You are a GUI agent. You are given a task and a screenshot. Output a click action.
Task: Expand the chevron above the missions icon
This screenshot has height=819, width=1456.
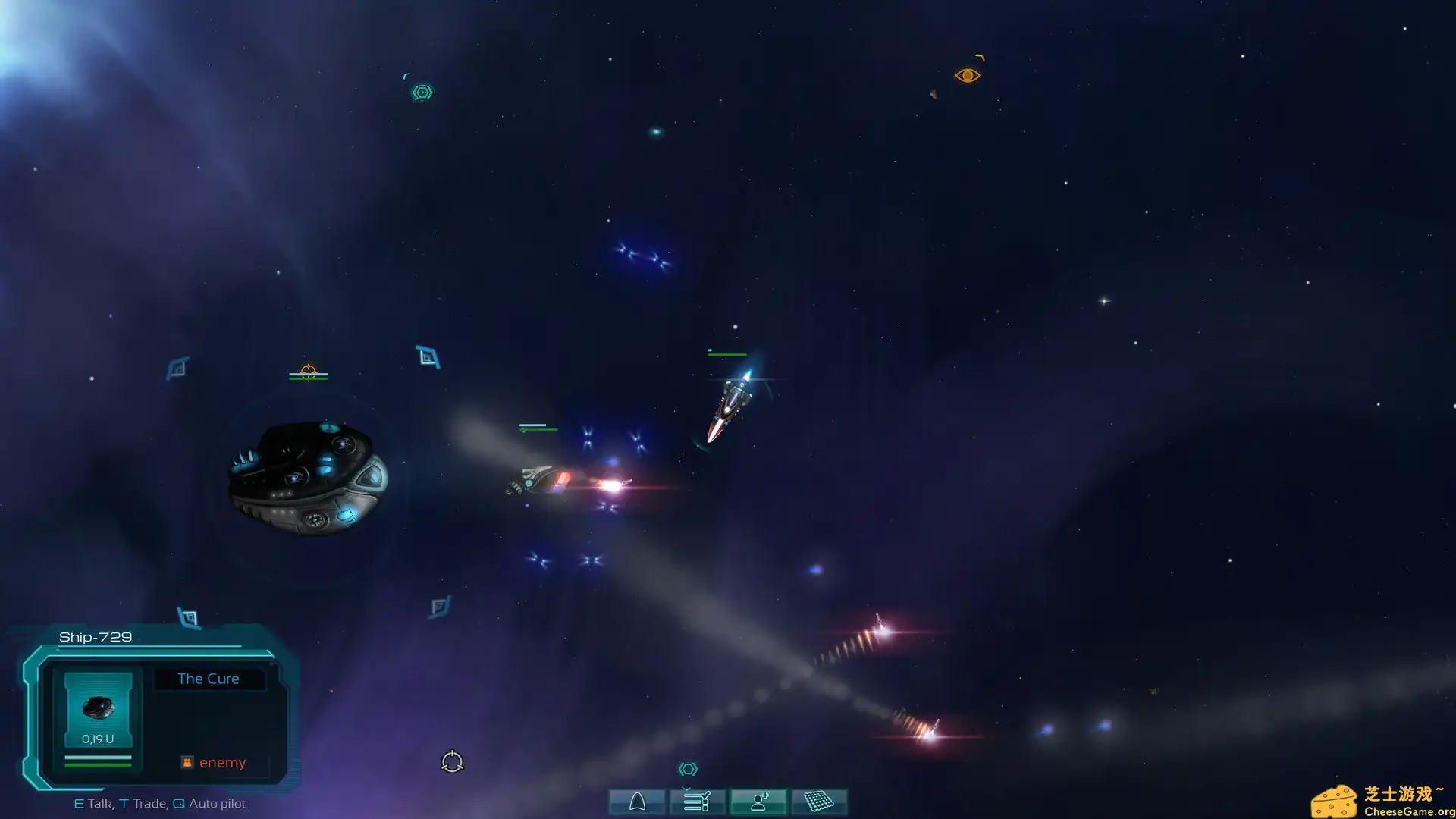pyautogui.click(x=686, y=789)
